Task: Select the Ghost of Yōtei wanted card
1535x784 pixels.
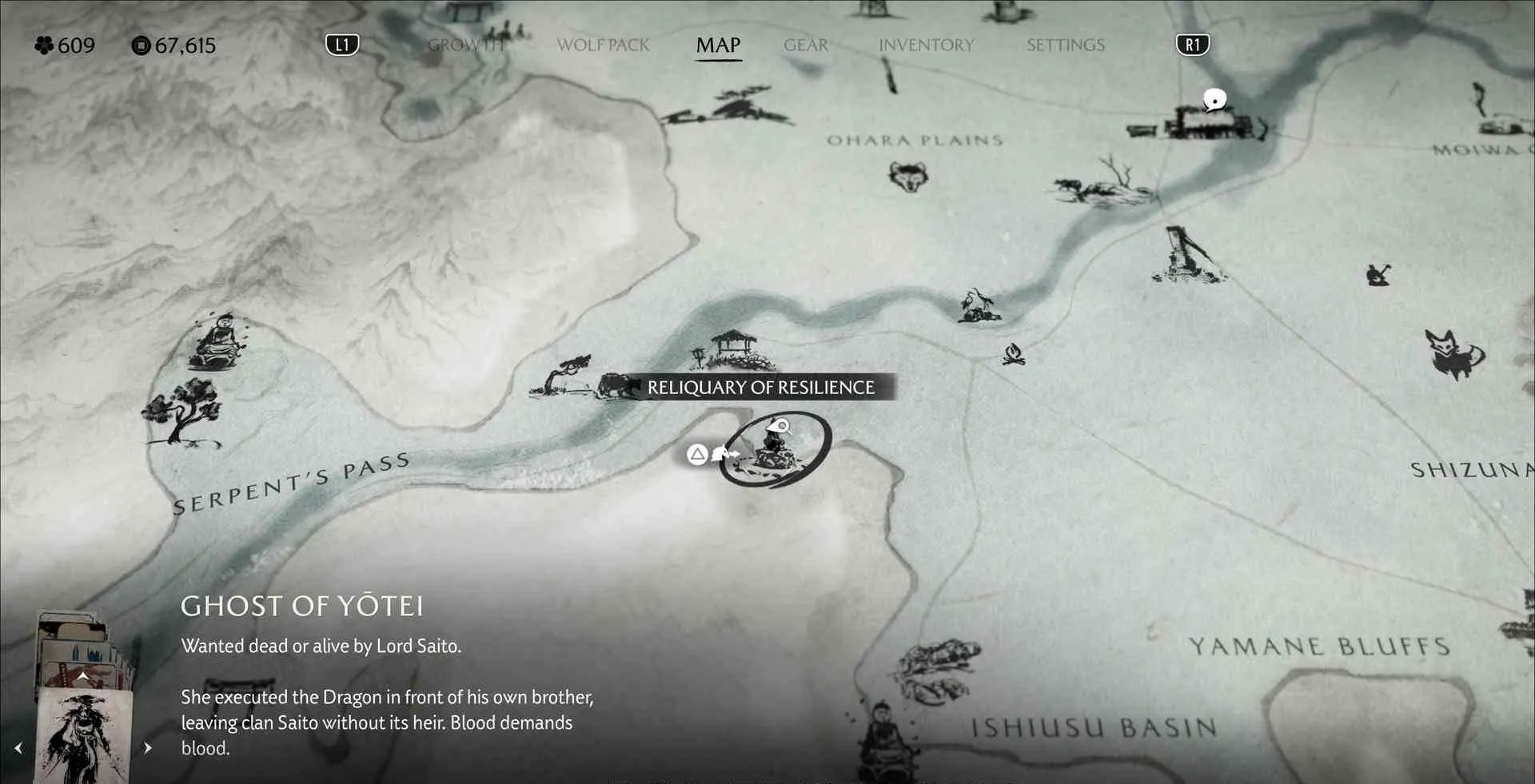Action: (x=84, y=735)
